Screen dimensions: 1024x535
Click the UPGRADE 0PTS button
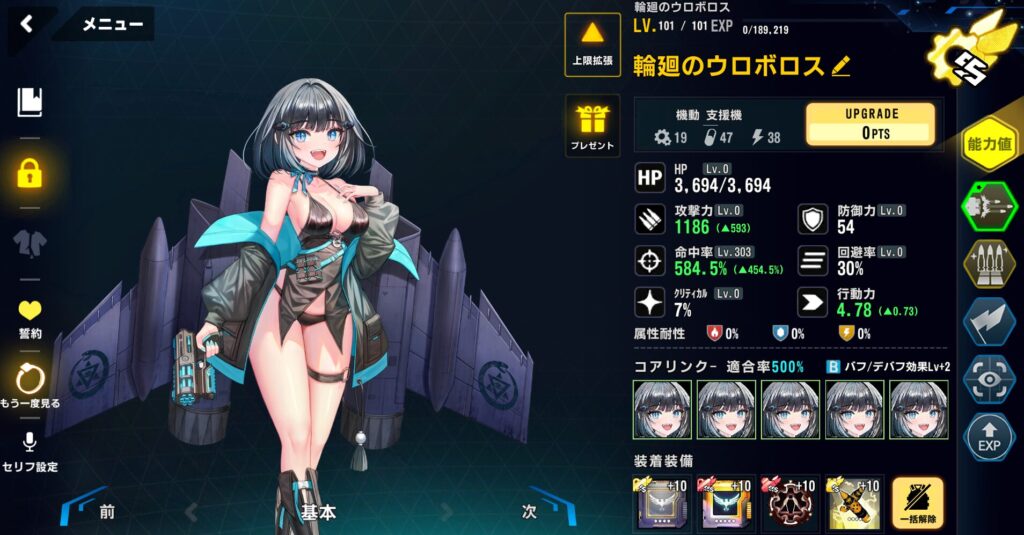(x=870, y=124)
